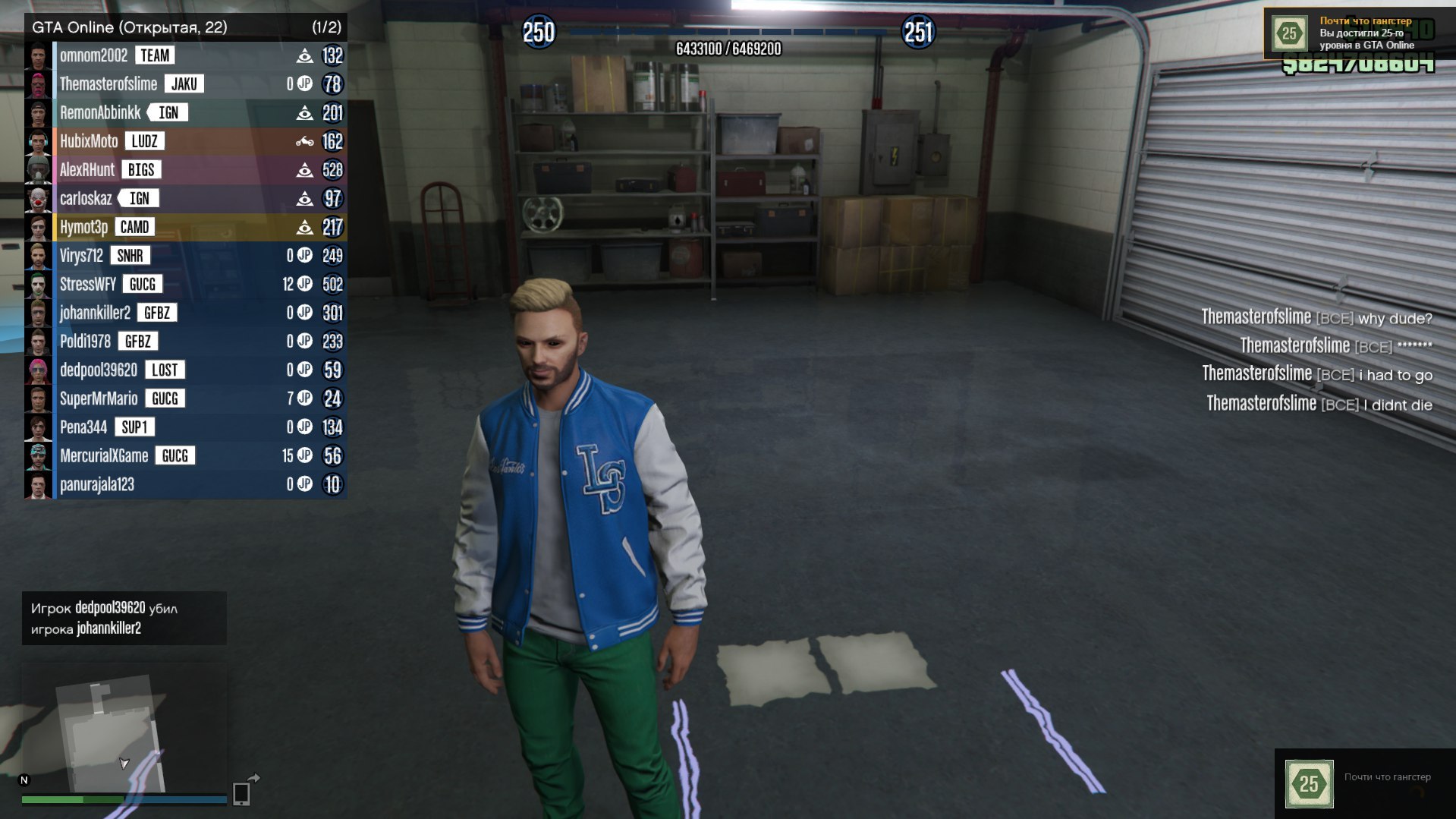This screenshot has width=1456, height=819.
Task: Select the RemonAbbinkk player row
Action: pyautogui.click(x=100, y=113)
